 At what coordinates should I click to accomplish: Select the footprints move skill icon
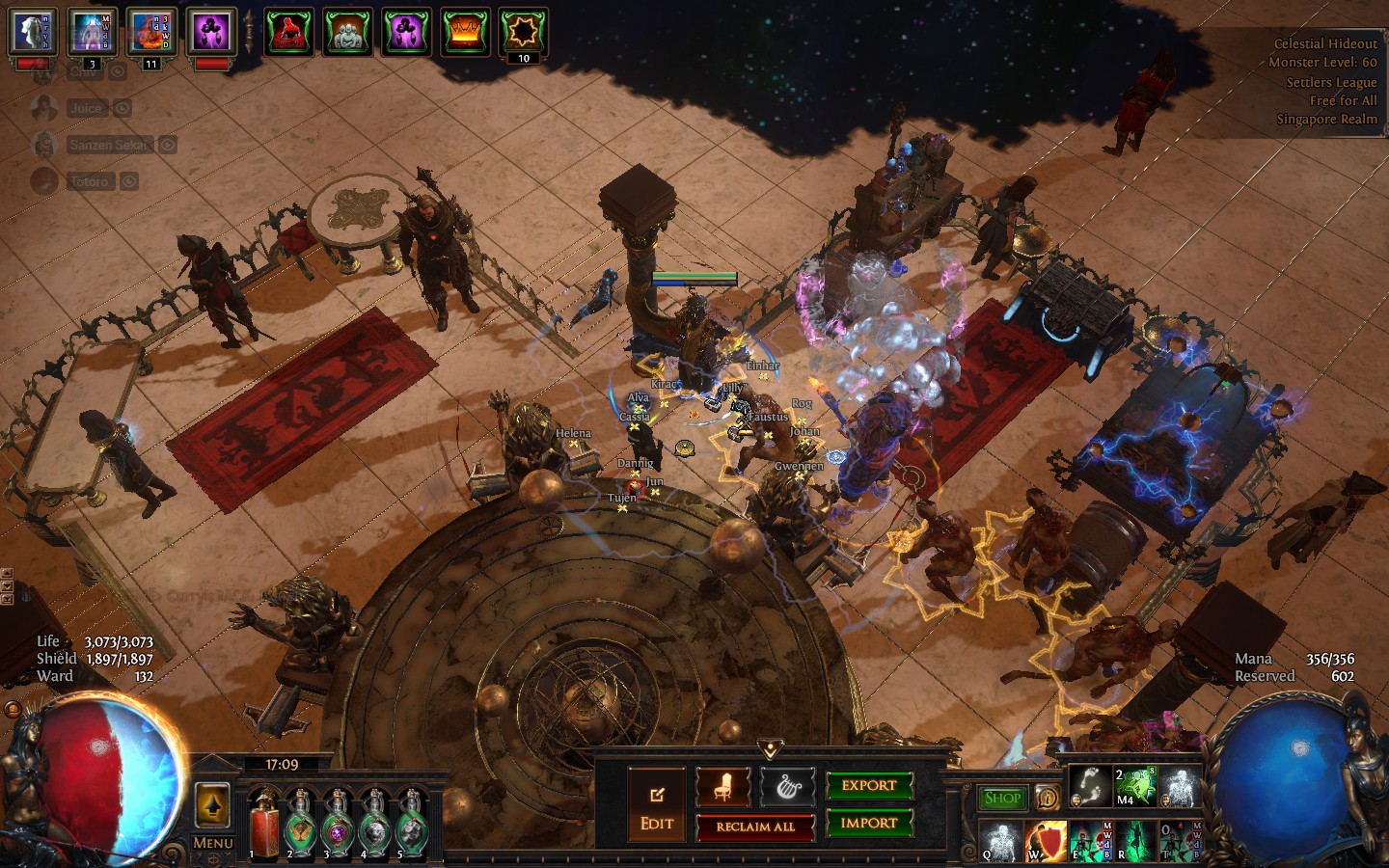click(1091, 787)
